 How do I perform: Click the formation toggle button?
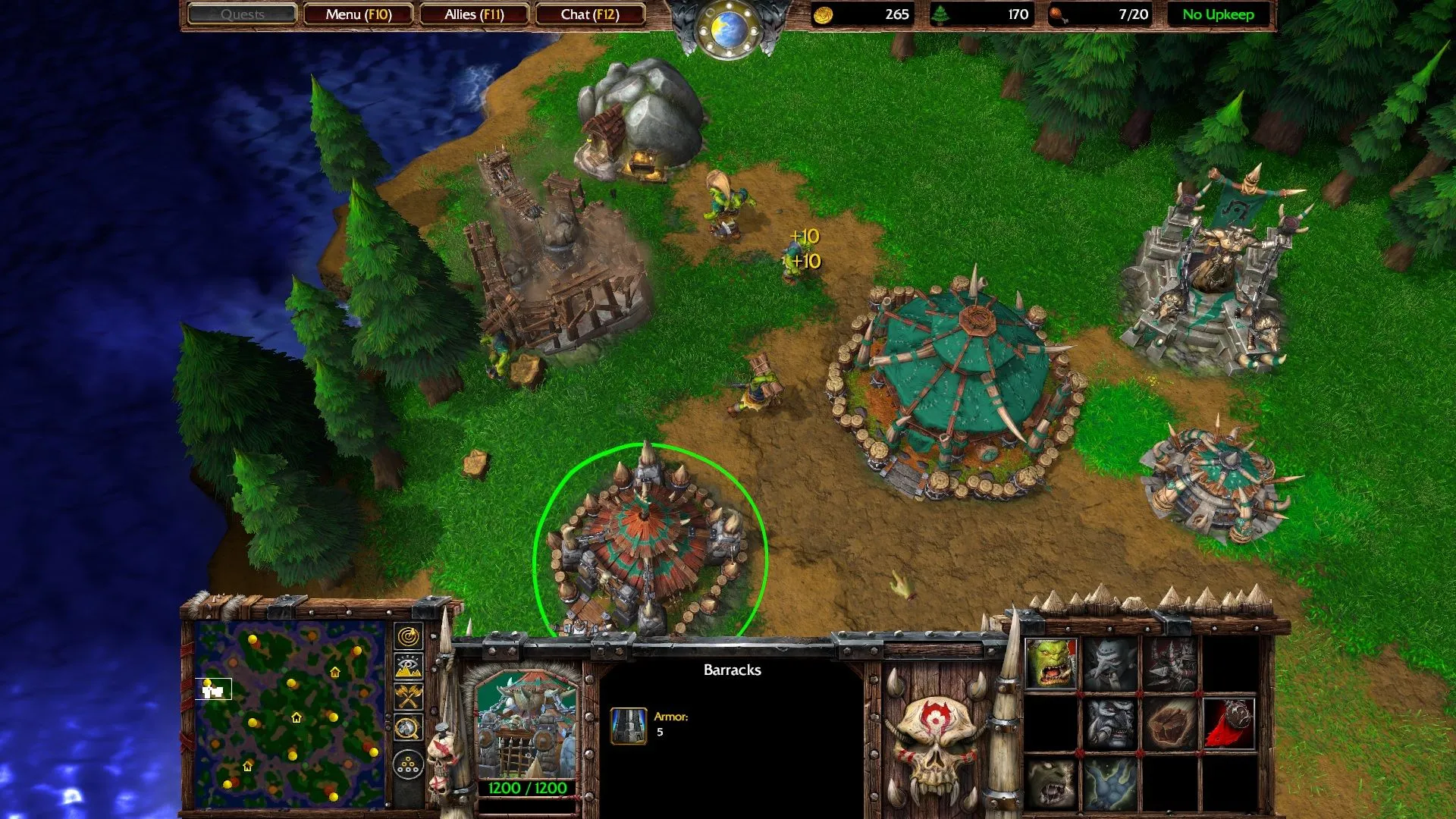(408, 764)
